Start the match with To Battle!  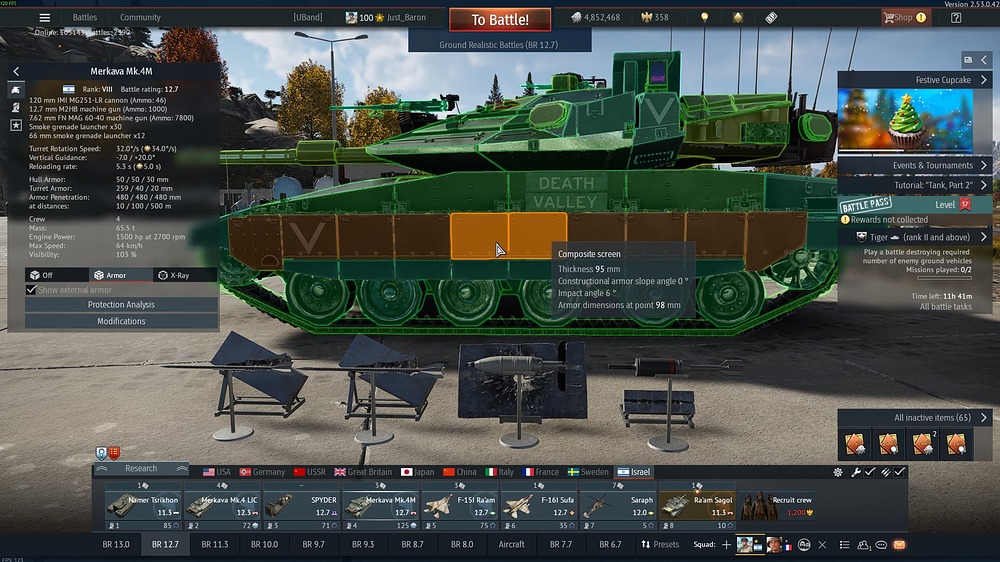tap(500, 19)
